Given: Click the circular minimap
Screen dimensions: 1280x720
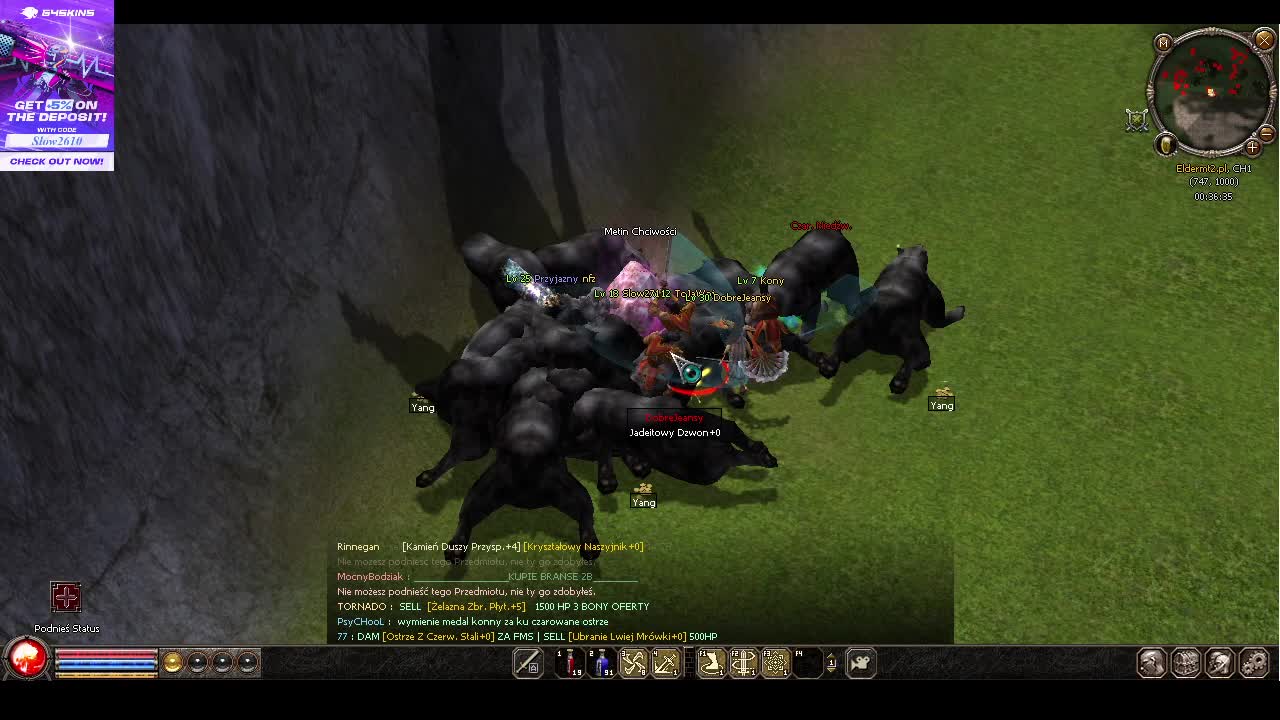Looking at the screenshot, I should 1211,92.
